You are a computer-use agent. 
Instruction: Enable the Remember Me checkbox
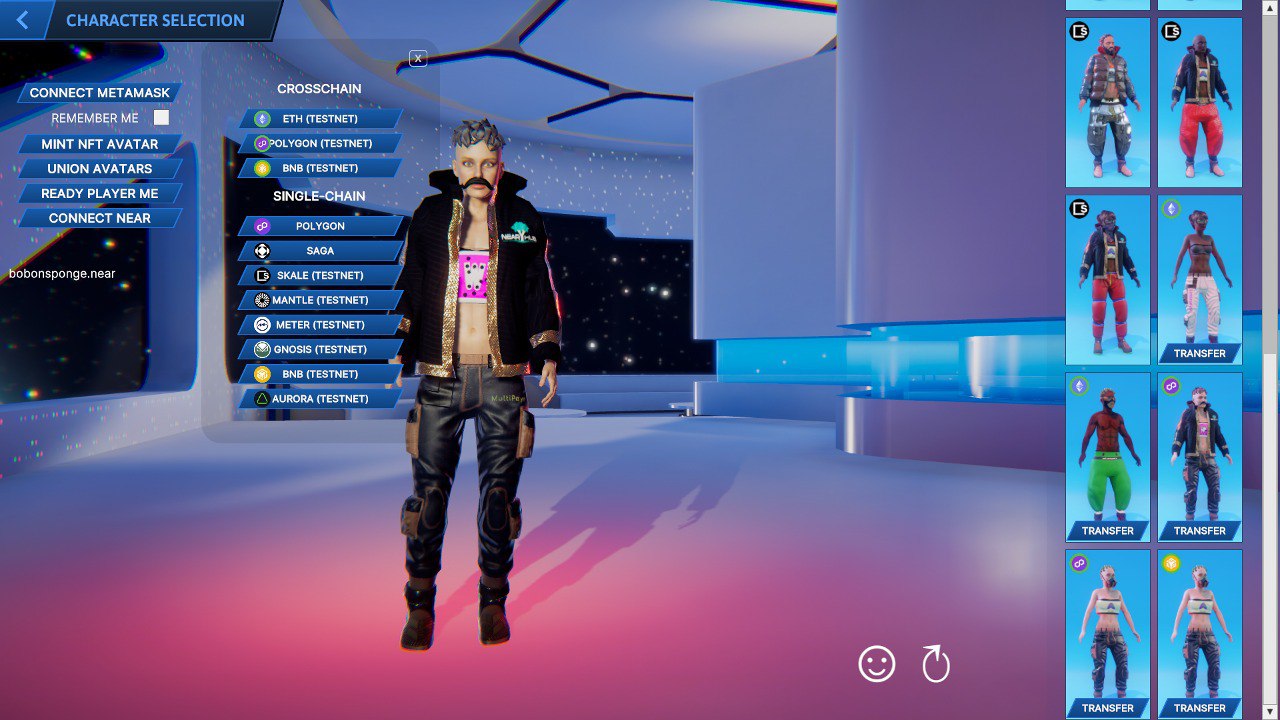[160, 117]
